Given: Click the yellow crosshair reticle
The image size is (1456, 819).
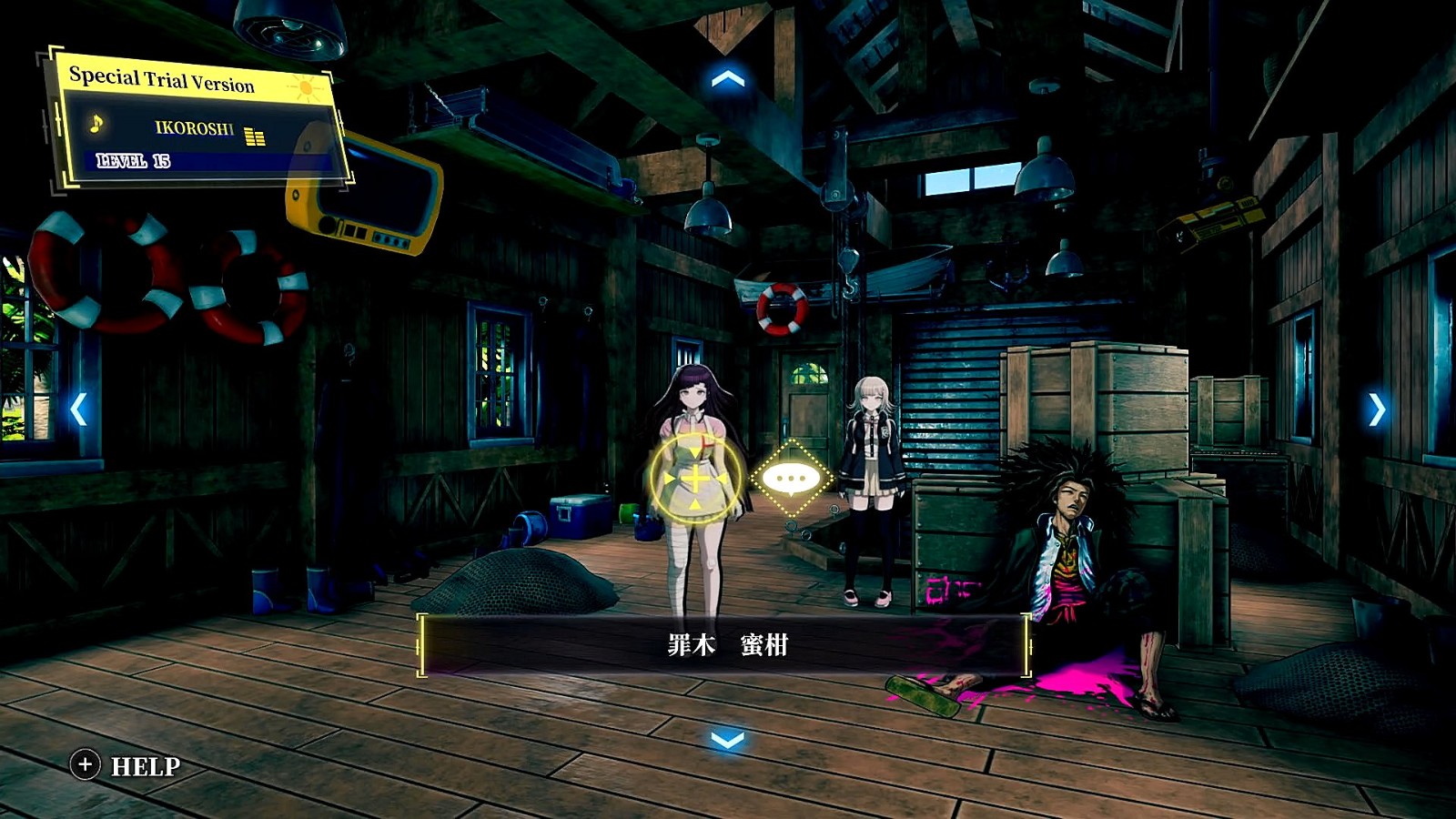Looking at the screenshot, I should (695, 478).
